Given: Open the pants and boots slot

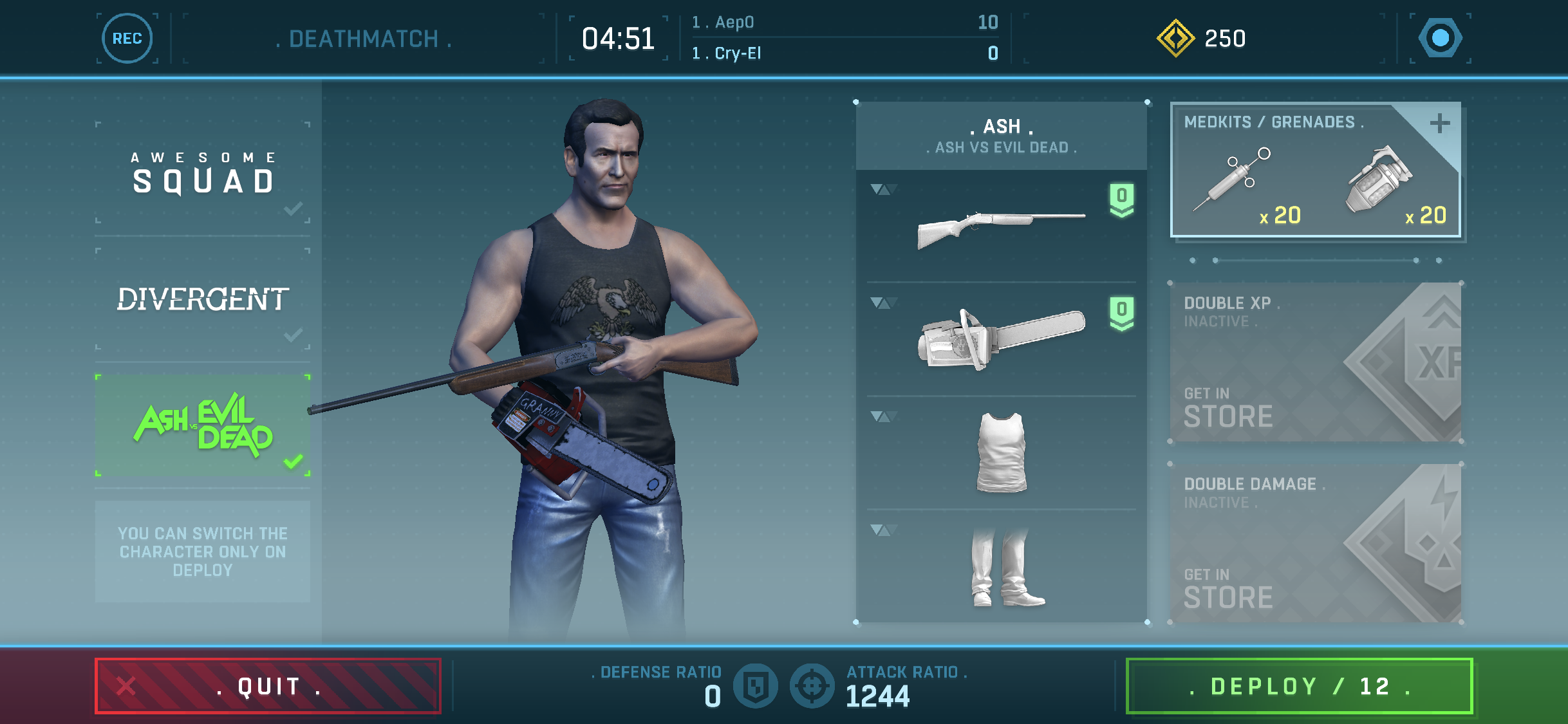Looking at the screenshot, I should tap(1001, 566).
